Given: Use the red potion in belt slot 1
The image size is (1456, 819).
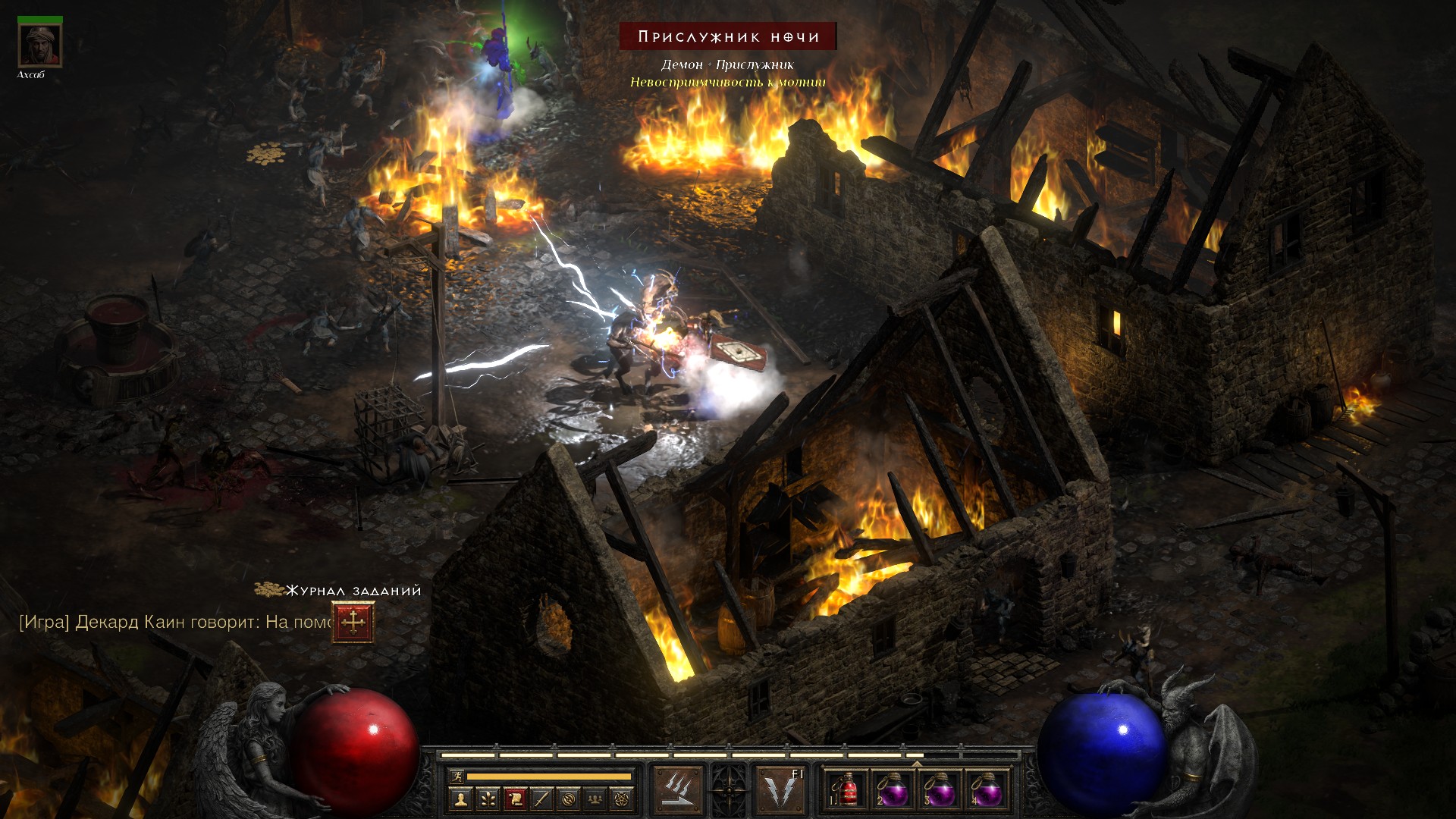Looking at the screenshot, I should 846,790.
